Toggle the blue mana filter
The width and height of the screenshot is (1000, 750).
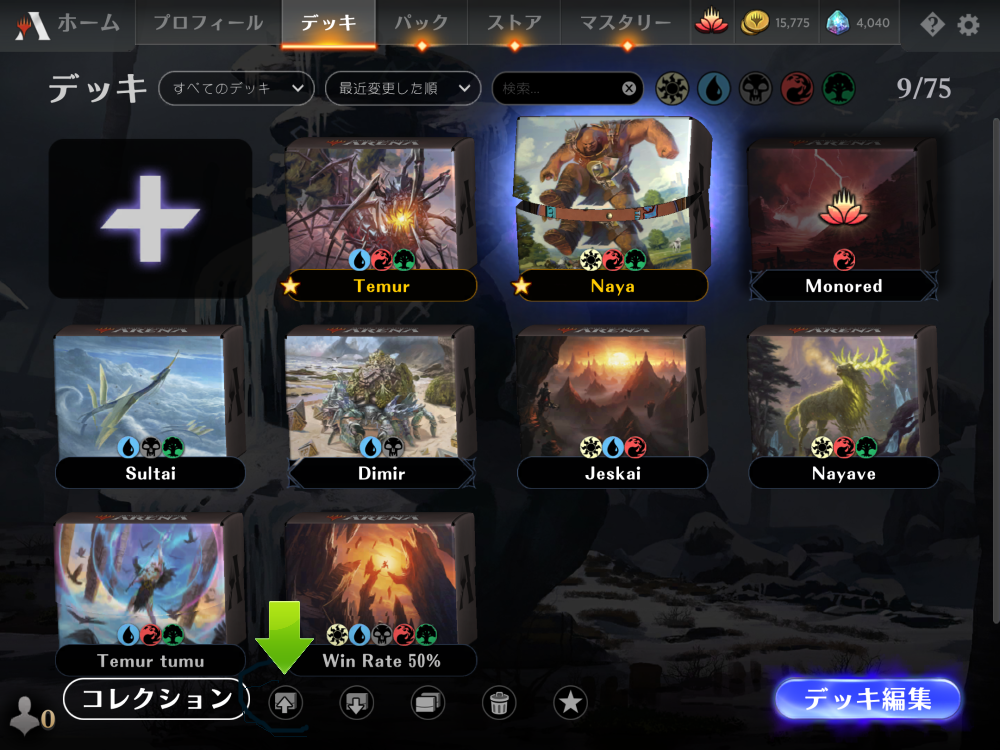(x=713, y=89)
